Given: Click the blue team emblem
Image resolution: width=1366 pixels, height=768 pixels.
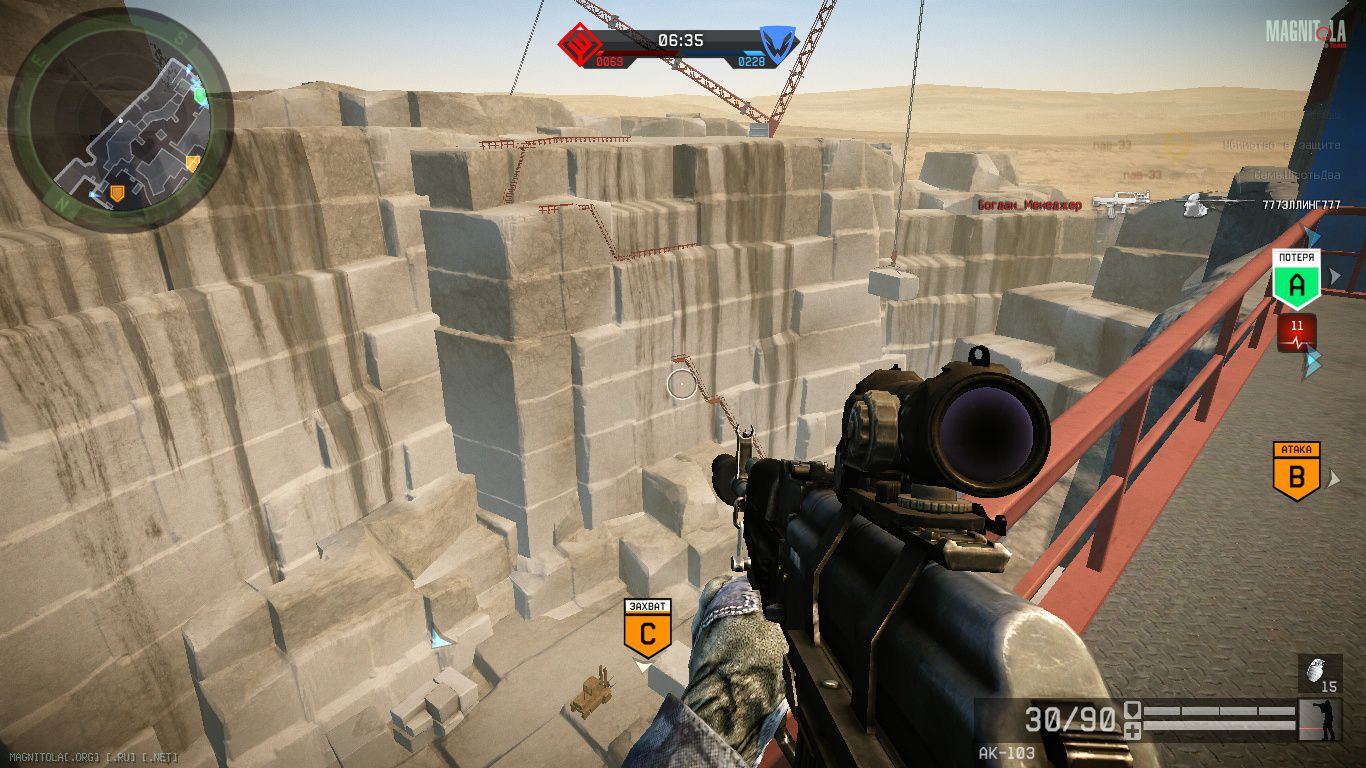Looking at the screenshot, I should point(777,44).
